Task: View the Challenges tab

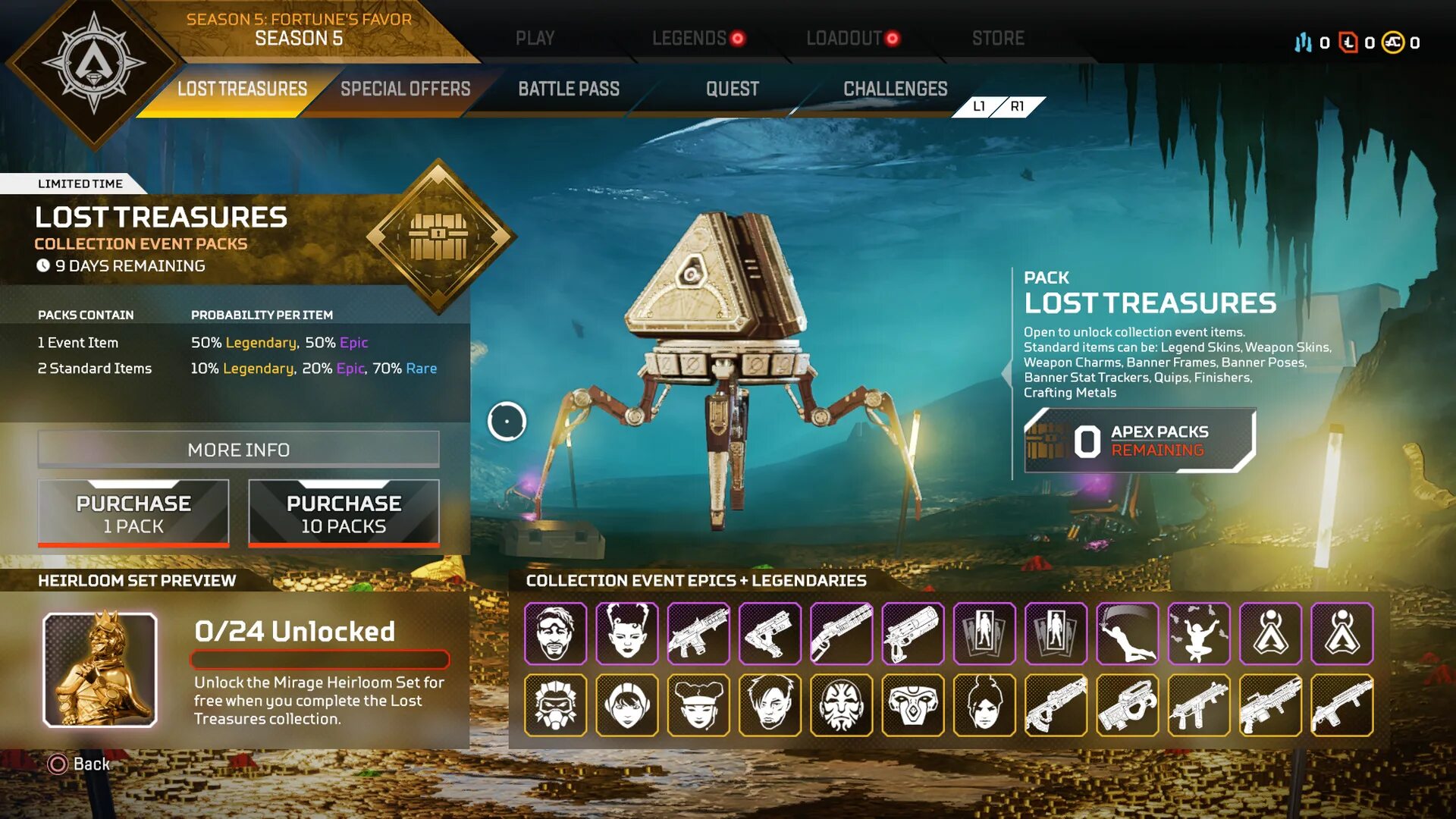Action: [x=895, y=89]
